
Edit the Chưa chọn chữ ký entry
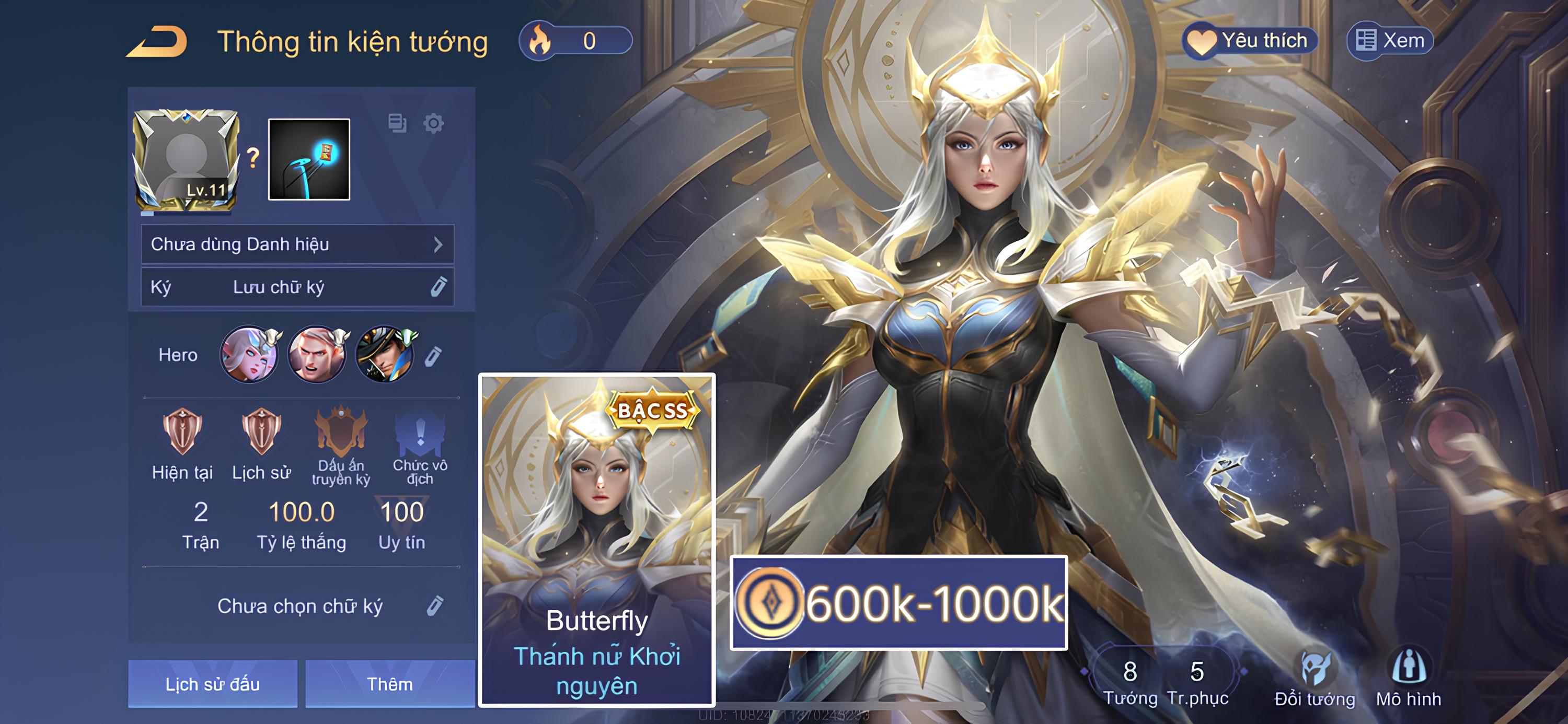click(435, 606)
